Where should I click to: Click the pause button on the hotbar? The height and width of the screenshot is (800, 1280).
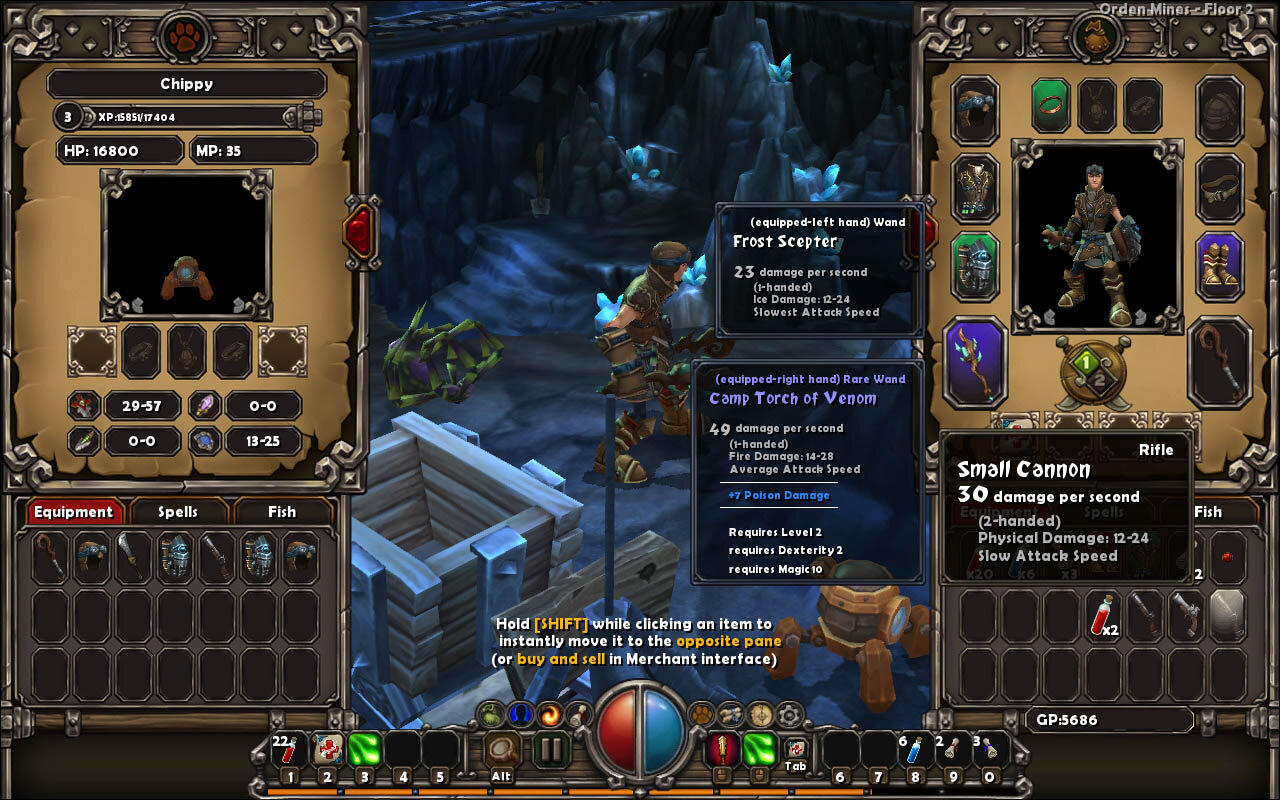tap(550, 749)
